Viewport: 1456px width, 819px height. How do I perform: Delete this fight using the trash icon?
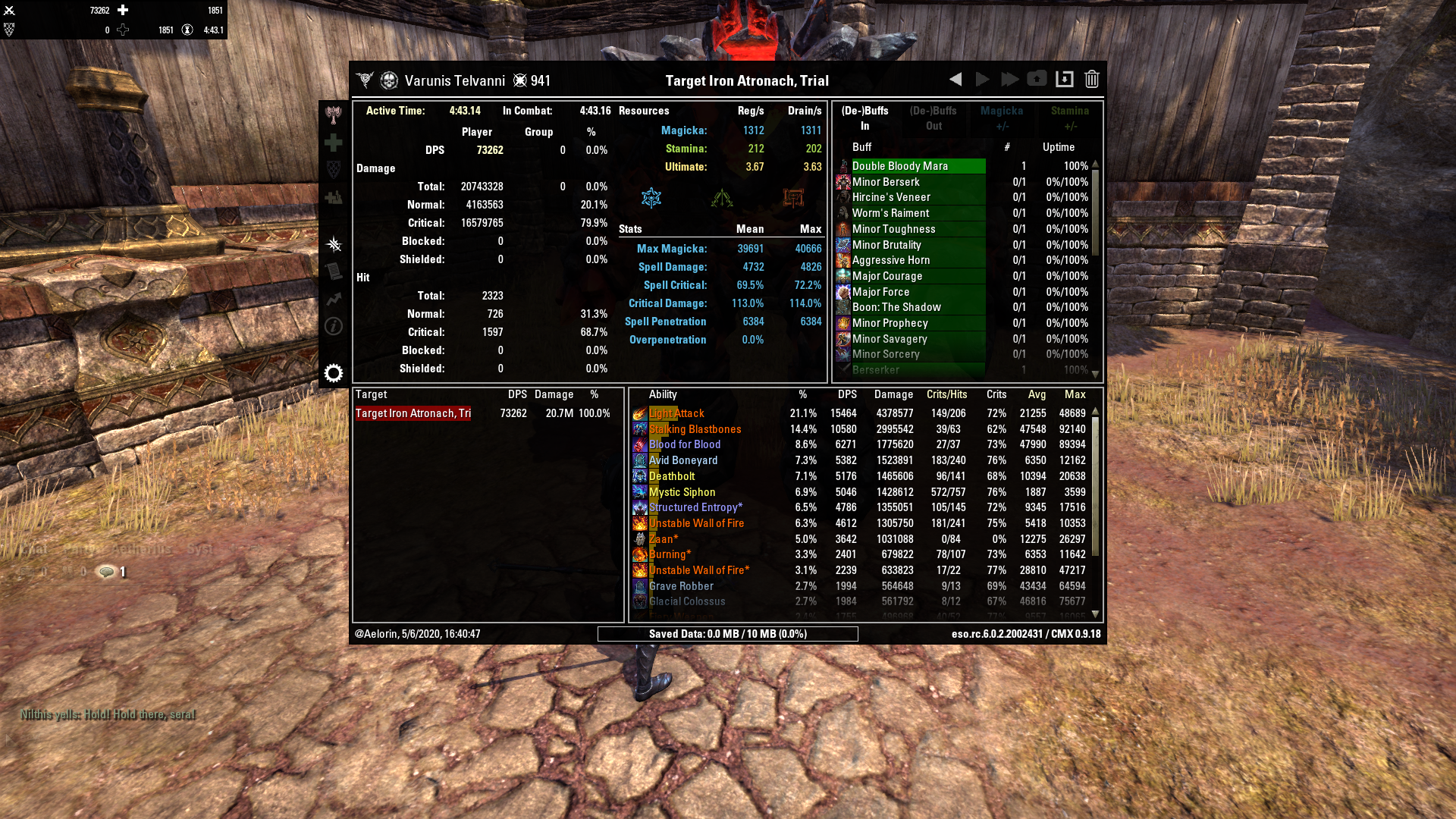[x=1091, y=78]
